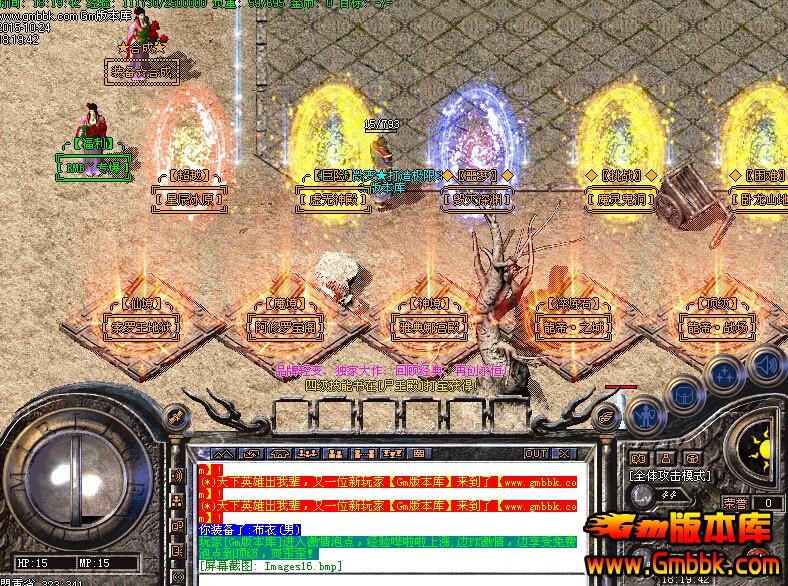Click the sound-wave chat filter icon
The height and width of the screenshot is (586, 788).
177,476
